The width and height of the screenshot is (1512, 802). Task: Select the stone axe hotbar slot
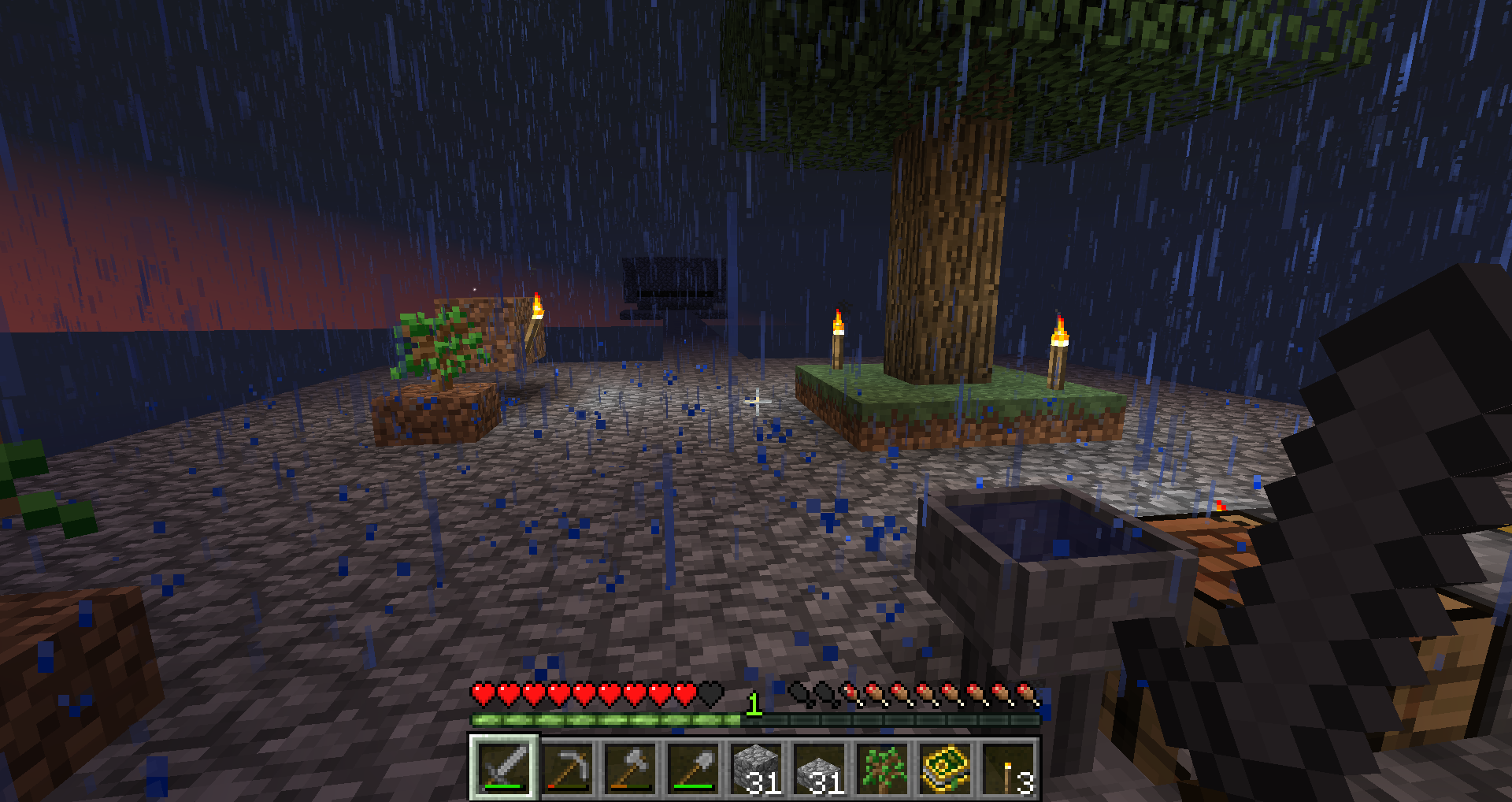click(x=631, y=768)
